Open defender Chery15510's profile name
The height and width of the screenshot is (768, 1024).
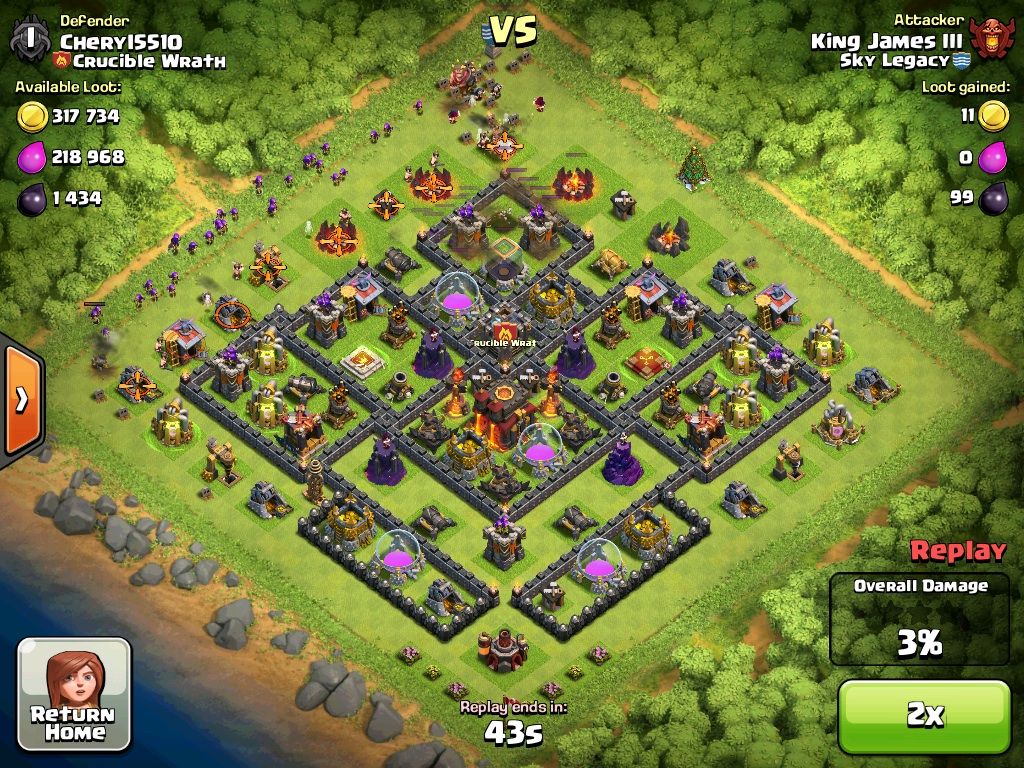121,41
